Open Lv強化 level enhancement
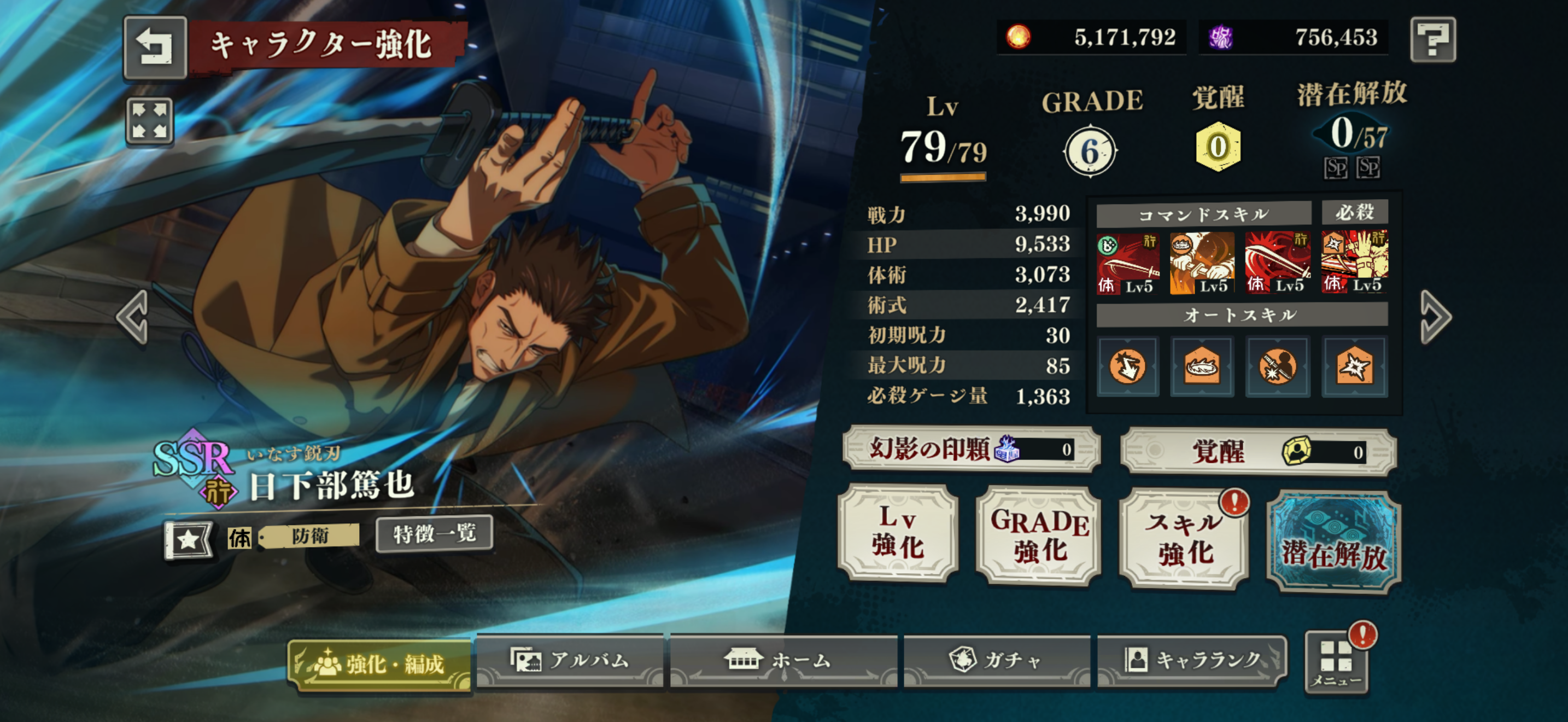 [898, 533]
